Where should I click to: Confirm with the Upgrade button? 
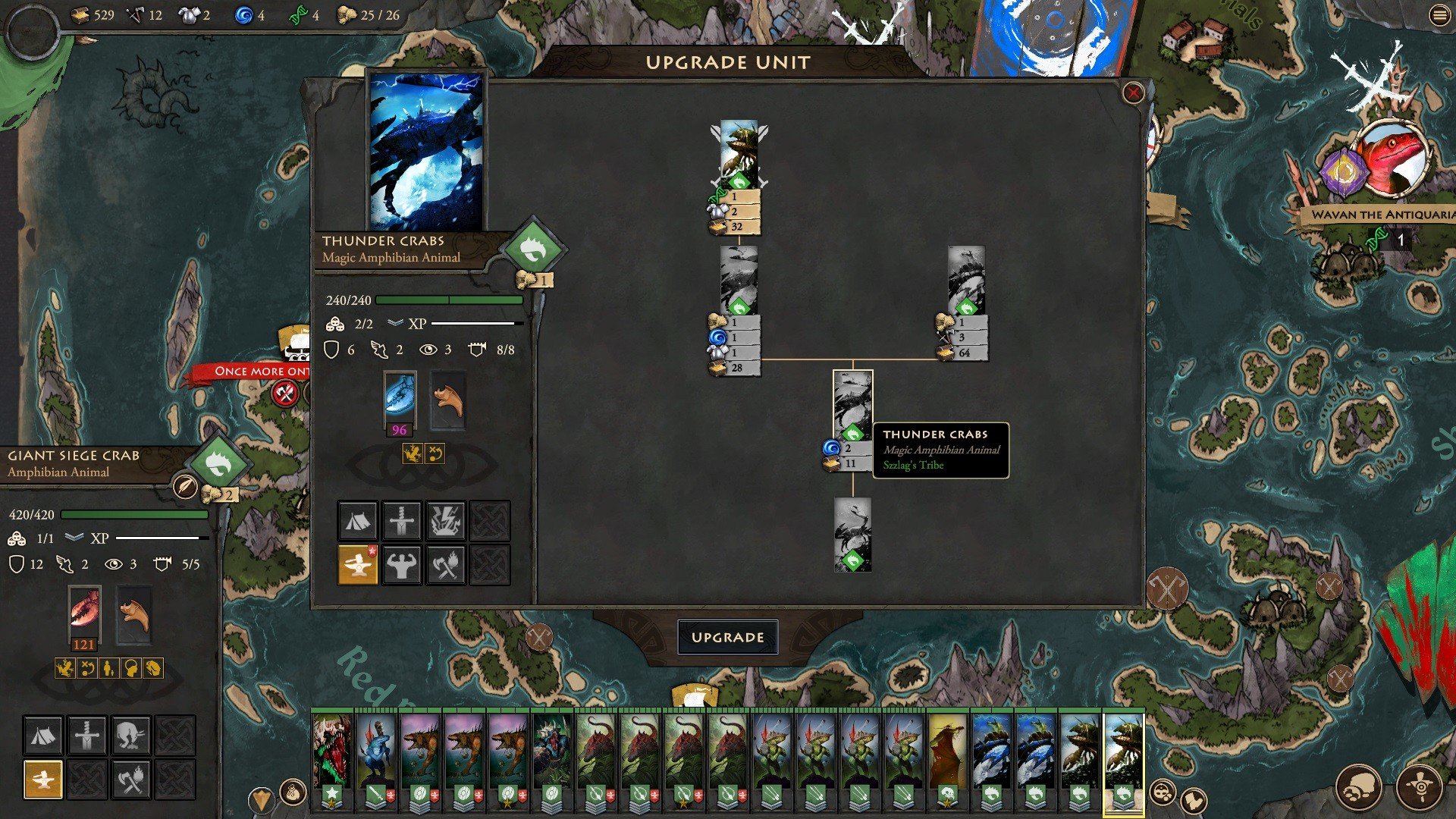point(727,637)
